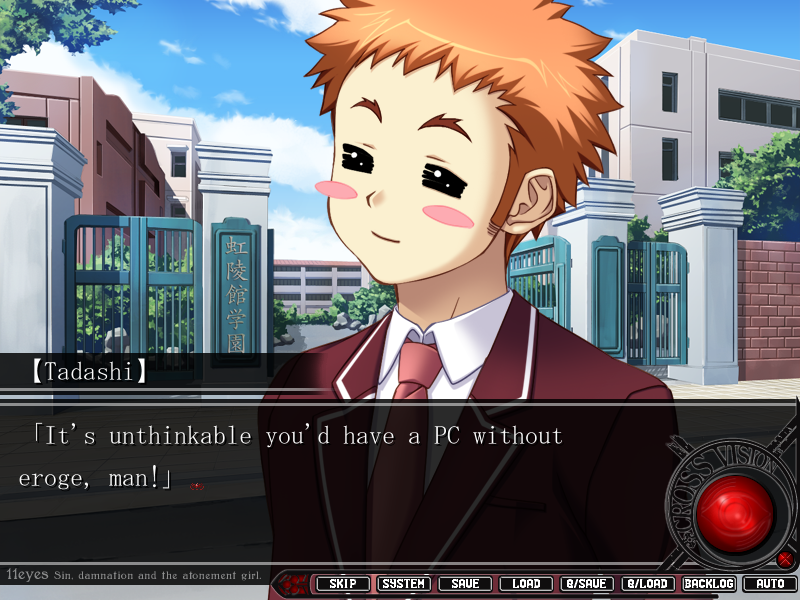This screenshot has width=800, height=600.
Task: Quick save with Q/SAVE
Action: click(587, 584)
